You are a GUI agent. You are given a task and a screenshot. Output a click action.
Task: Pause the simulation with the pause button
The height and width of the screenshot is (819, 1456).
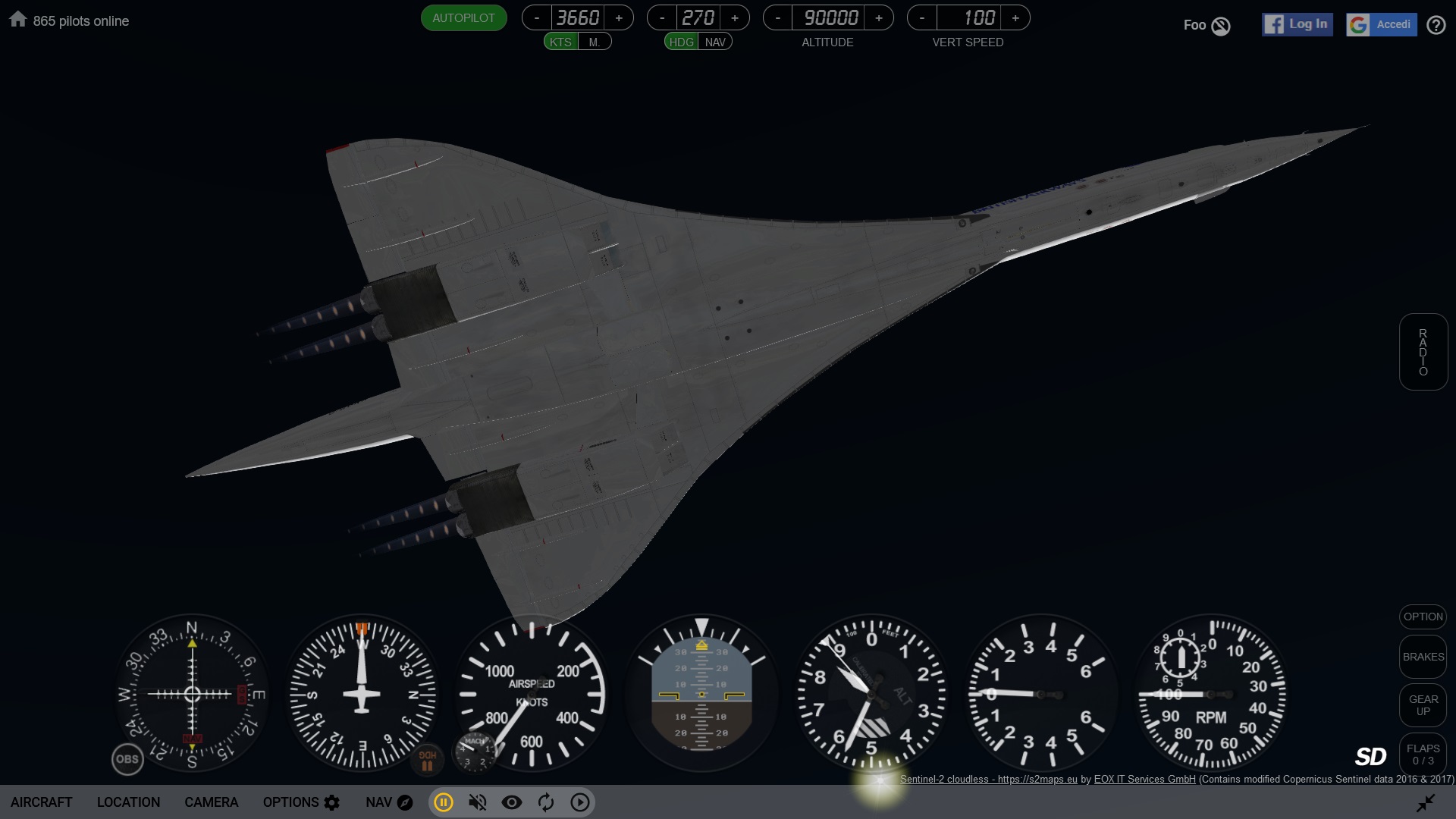tap(444, 802)
